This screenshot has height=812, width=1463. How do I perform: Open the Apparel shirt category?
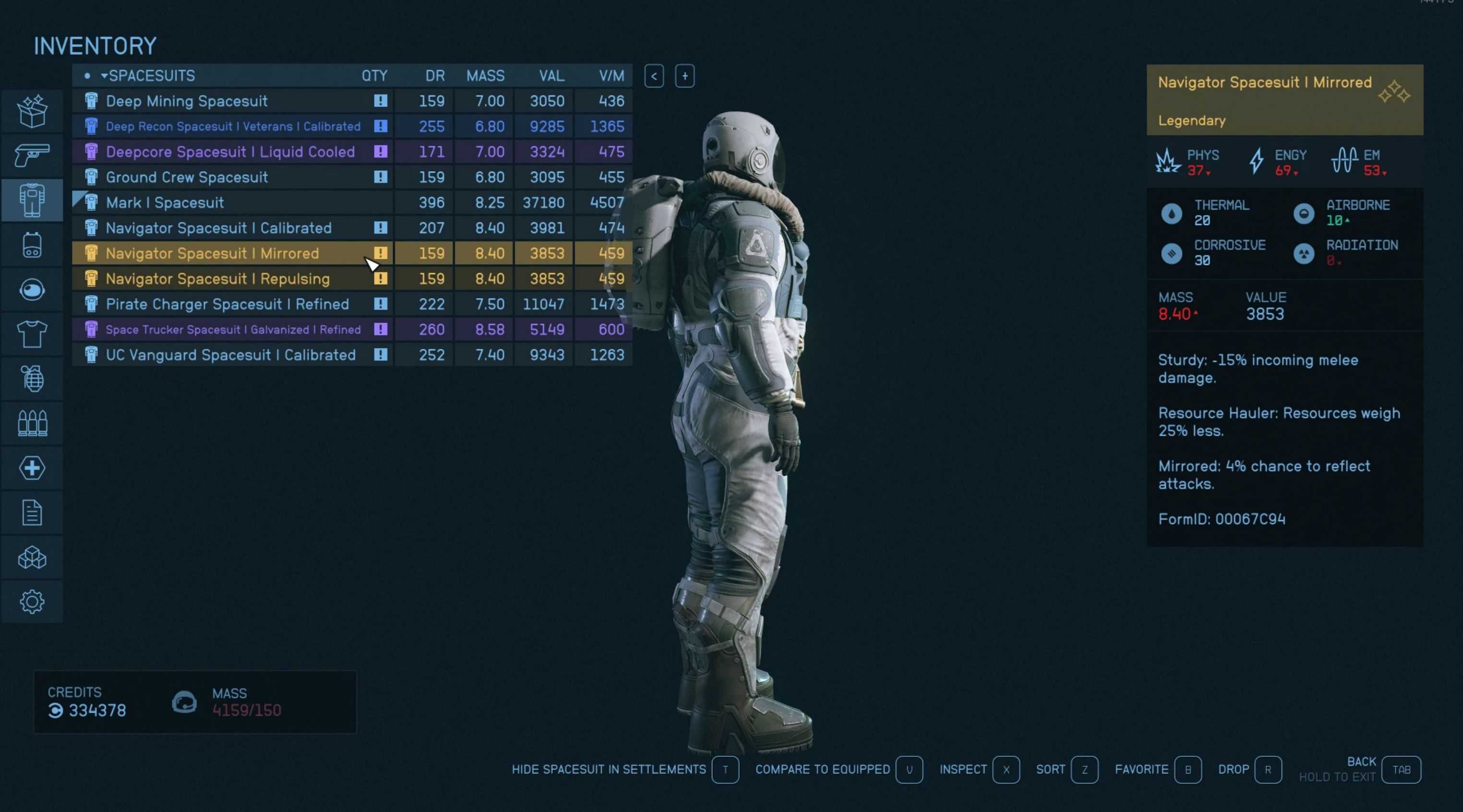[32, 334]
